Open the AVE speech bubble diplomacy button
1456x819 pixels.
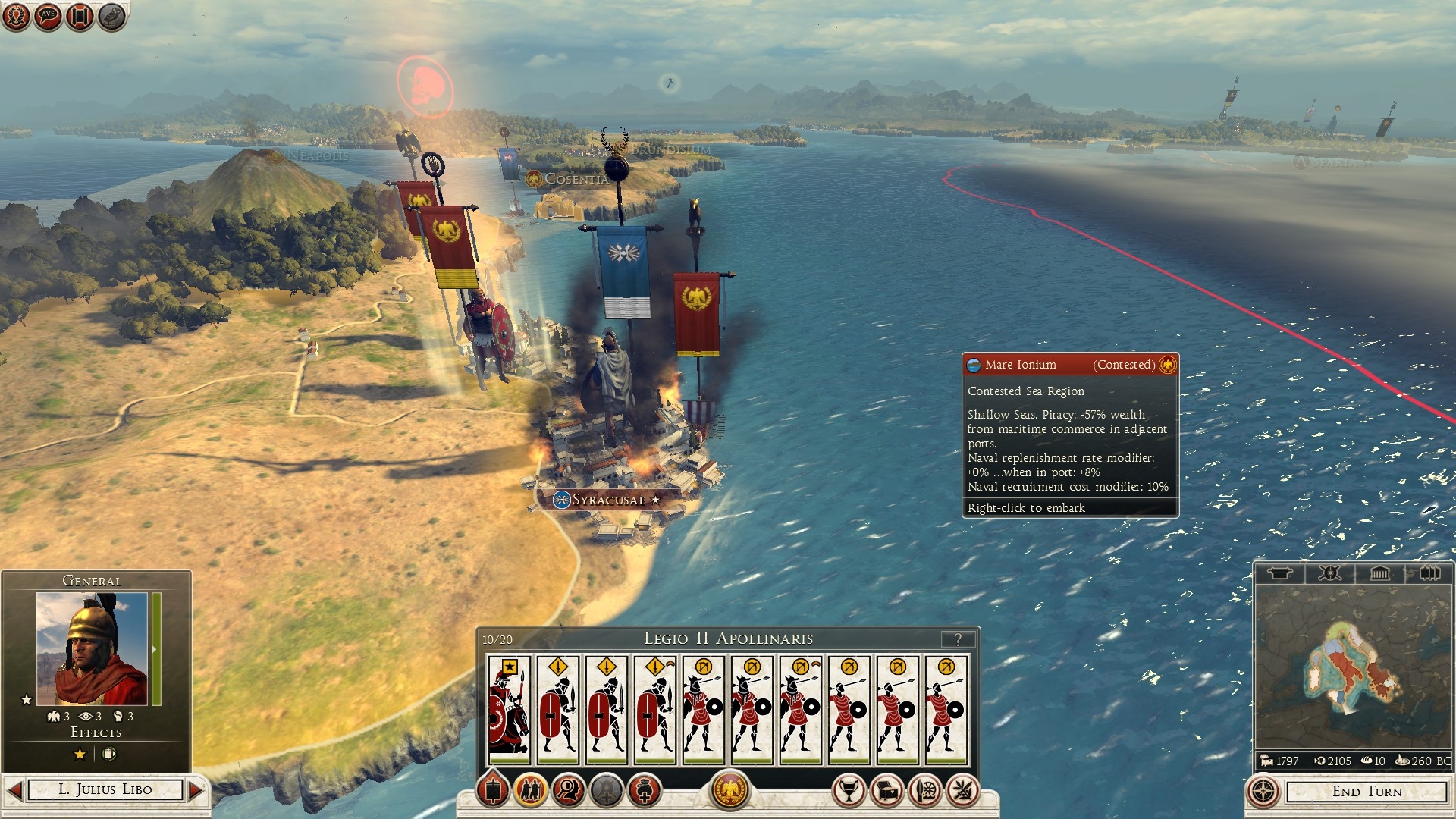[48, 15]
